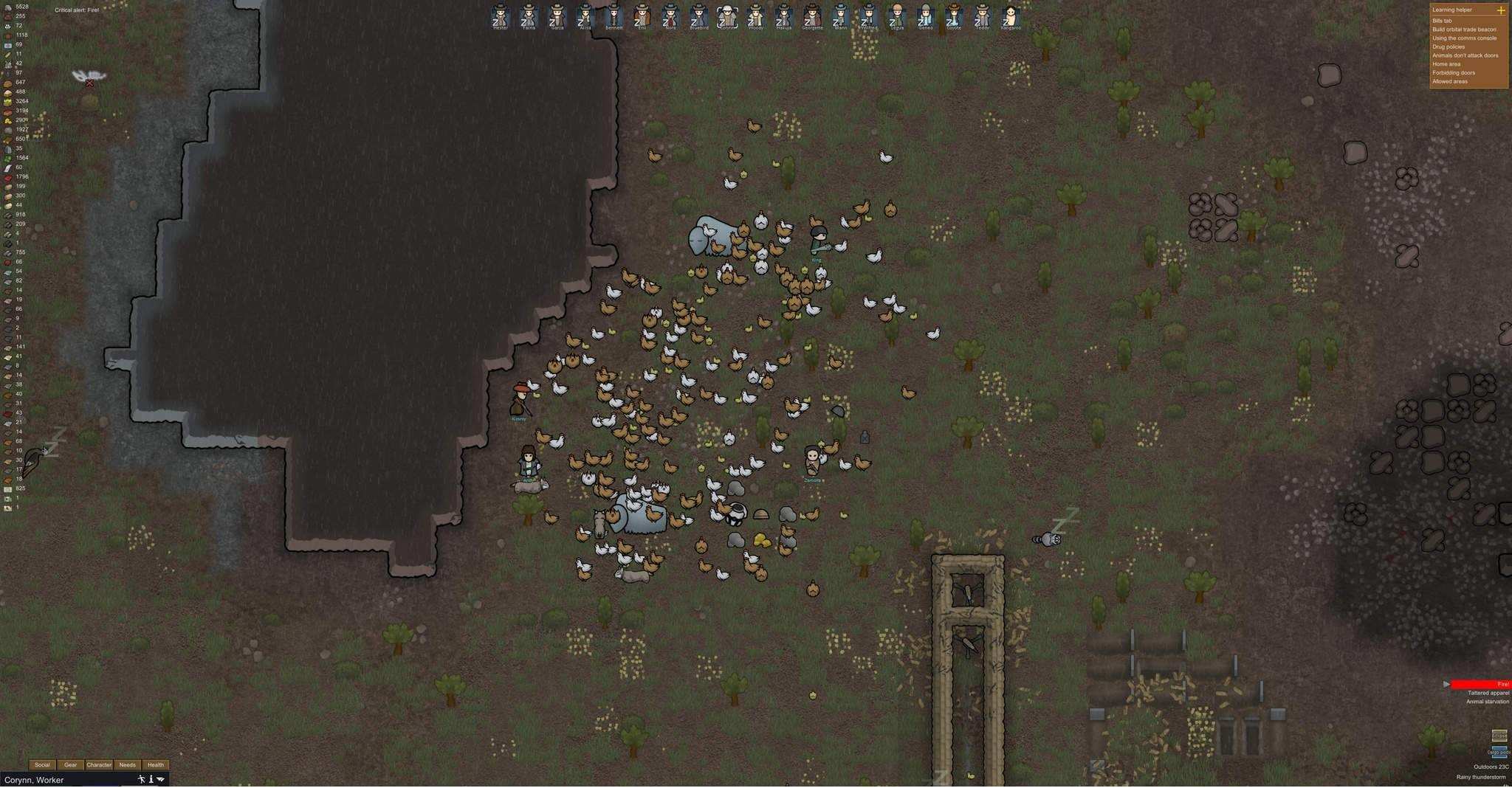Open the Character tab
Screen dimensions: 1512x788
click(x=99, y=765)
